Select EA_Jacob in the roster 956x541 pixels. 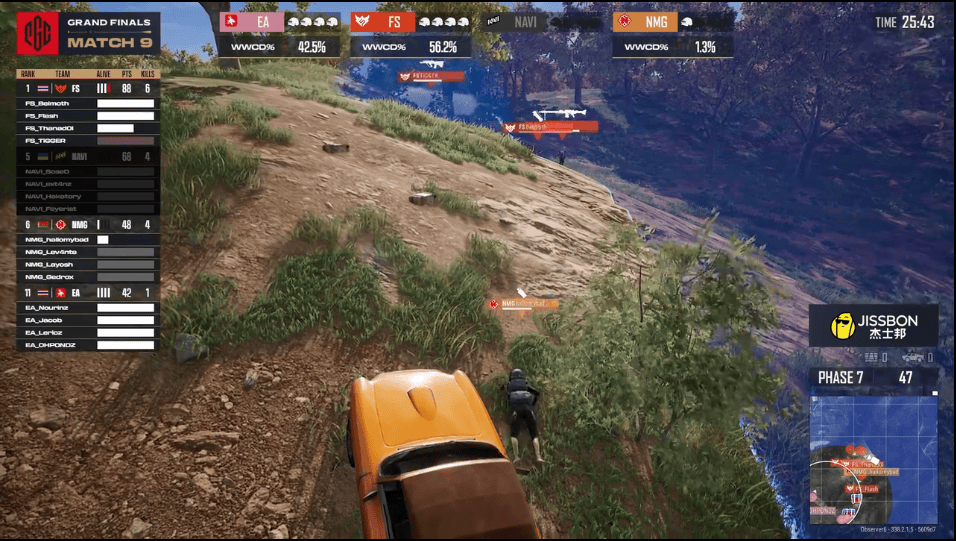(87, 320)
